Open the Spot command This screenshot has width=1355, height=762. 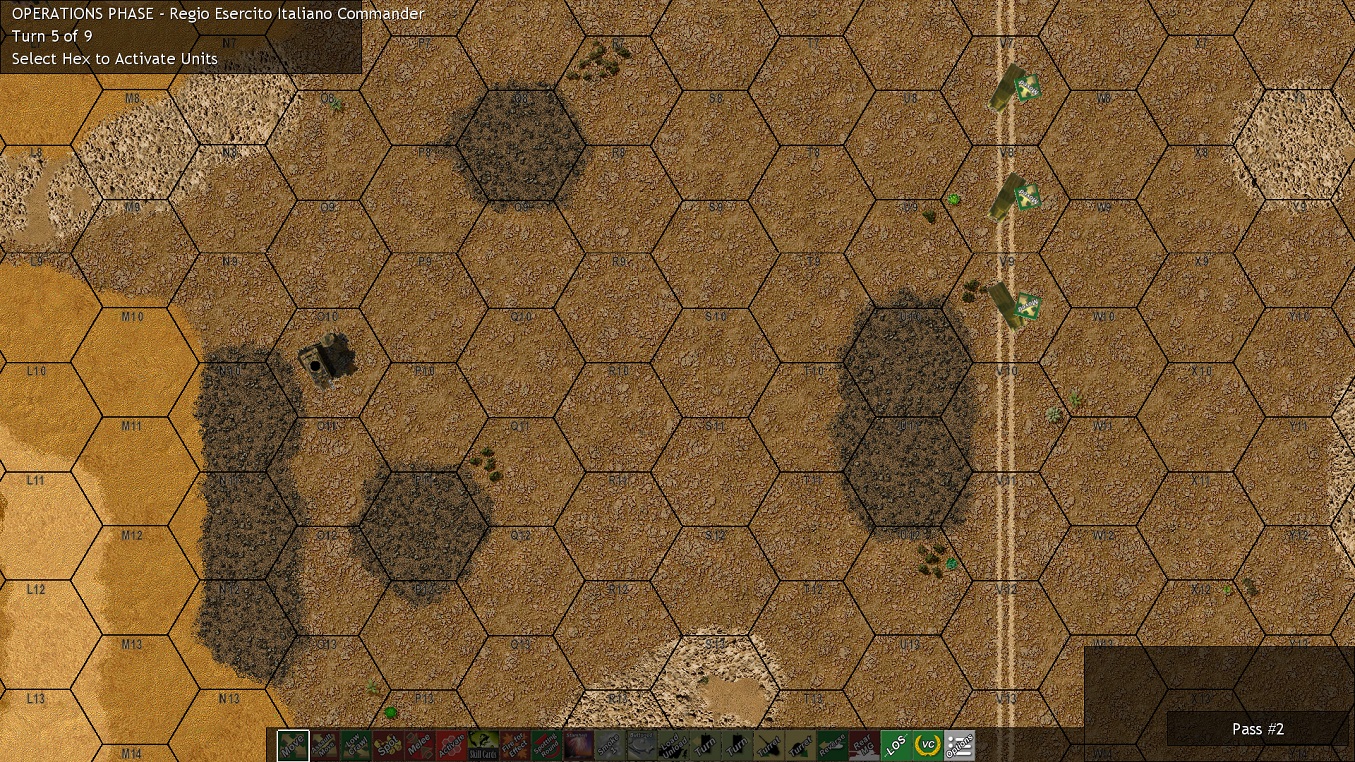pos(387,744)
